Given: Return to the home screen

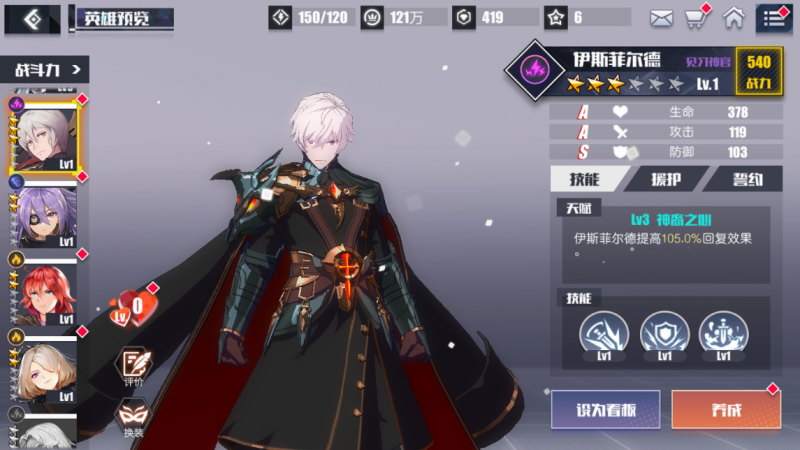Looking at the screenshot, I should coord(734,17).
